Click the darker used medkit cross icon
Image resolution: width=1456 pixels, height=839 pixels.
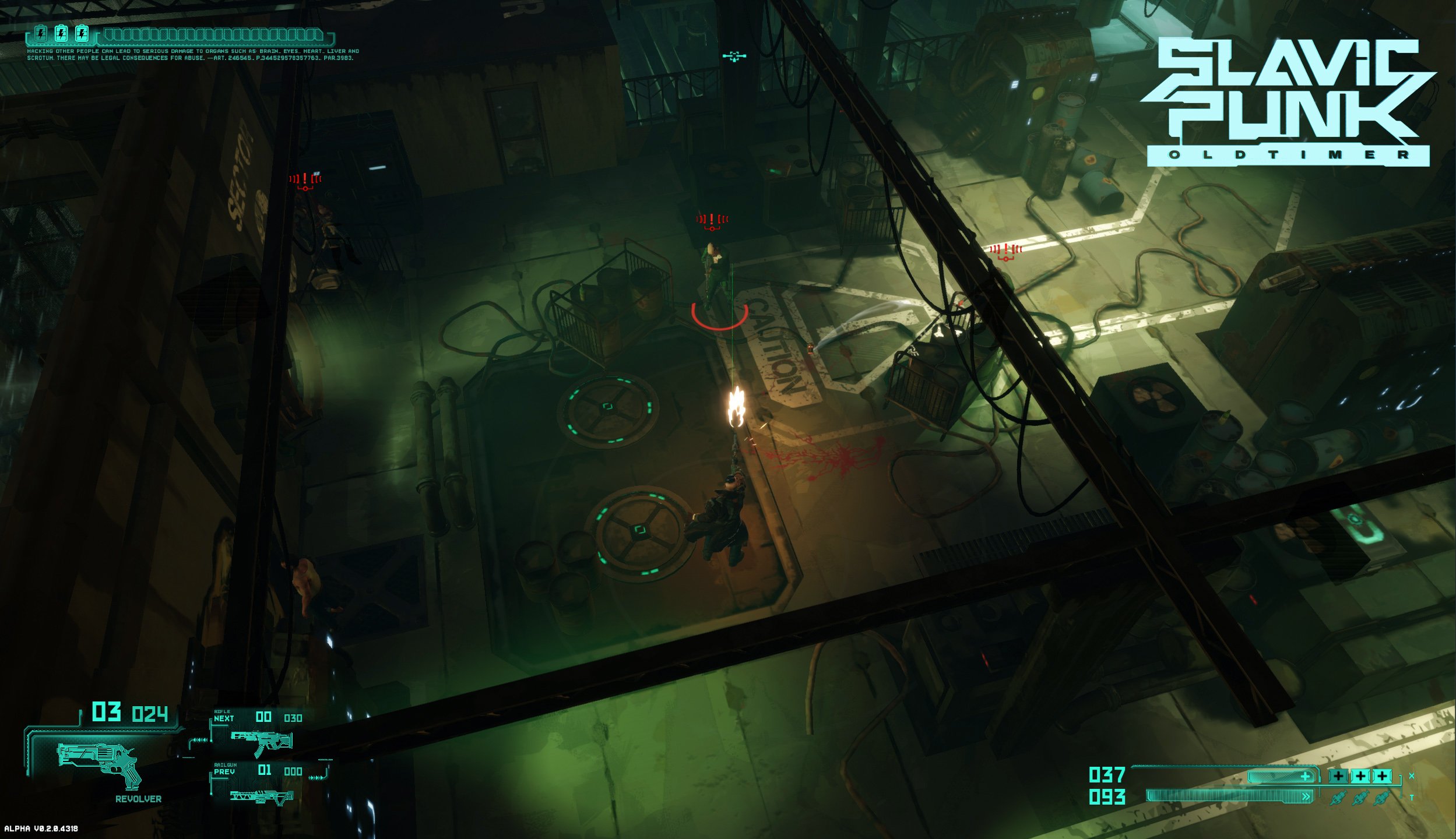click(1338, 776)
